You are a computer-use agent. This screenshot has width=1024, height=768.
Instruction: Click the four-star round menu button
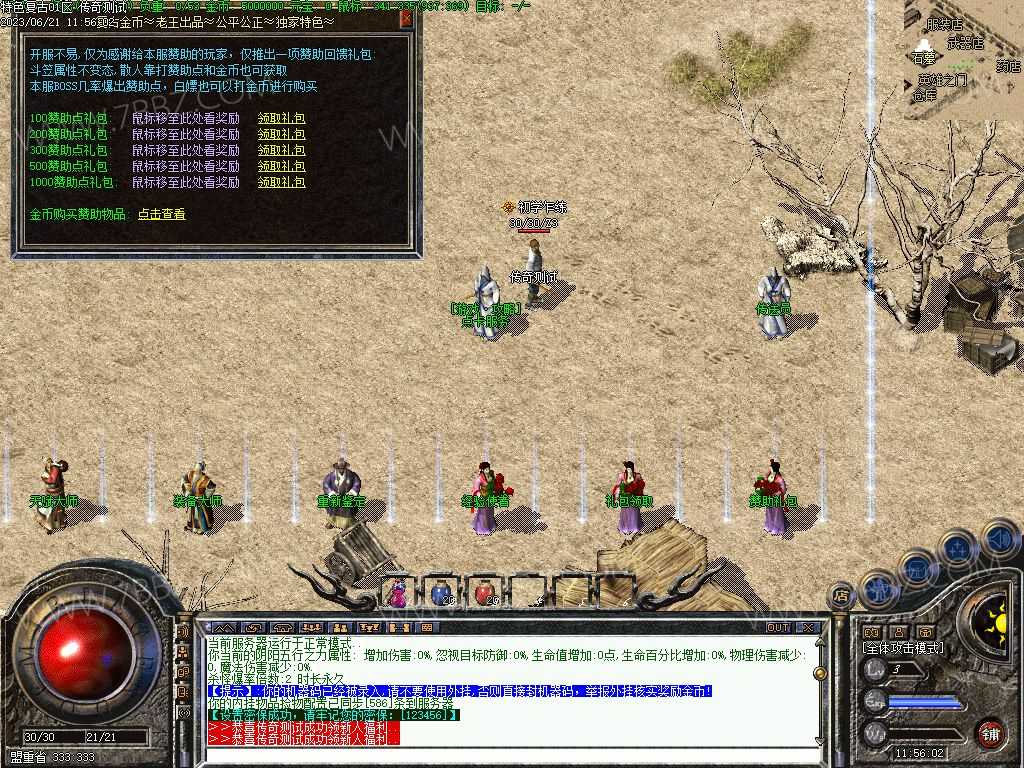coord(957,548)
